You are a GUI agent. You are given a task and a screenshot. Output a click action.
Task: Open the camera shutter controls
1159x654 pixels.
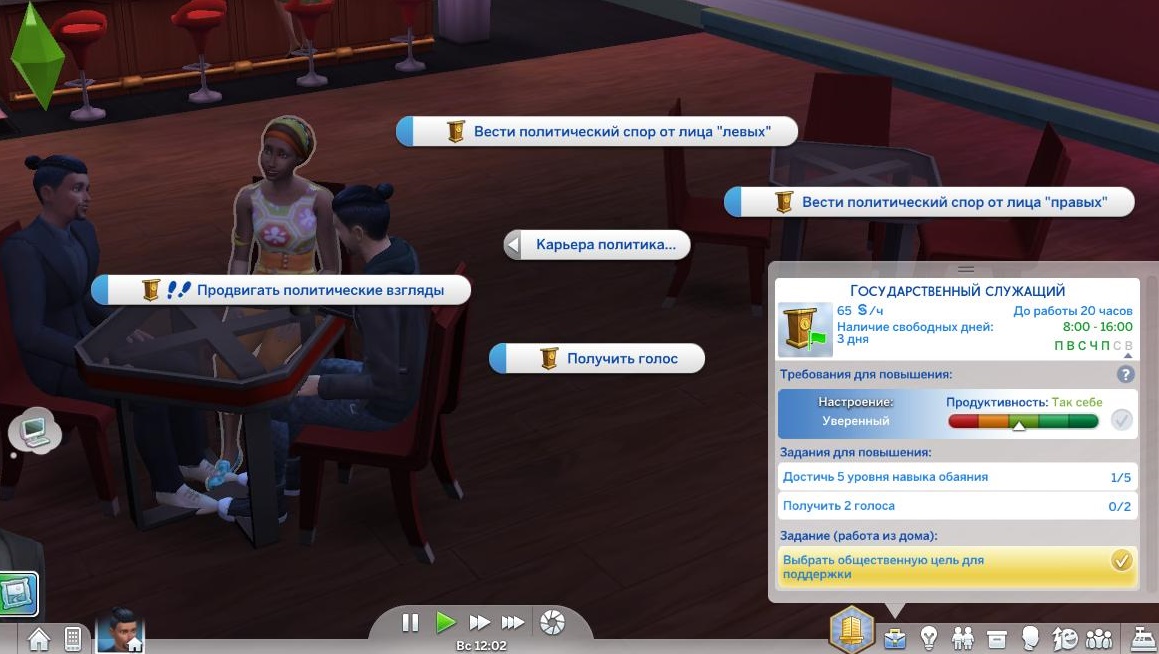[551, 624]
